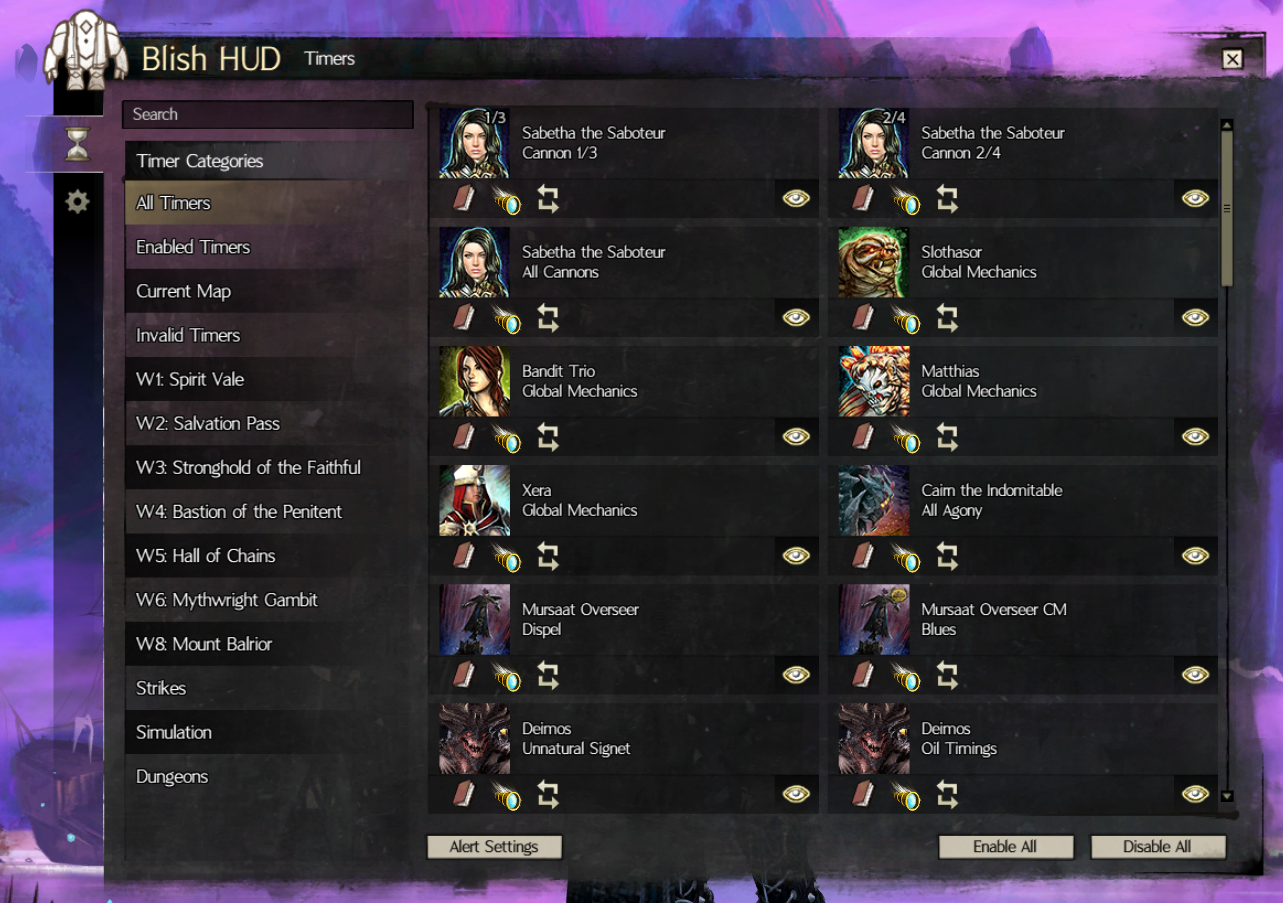Click the book icon on Matthias Global Mechanics
Screen dimensions: 1283x903
(861, 436)
